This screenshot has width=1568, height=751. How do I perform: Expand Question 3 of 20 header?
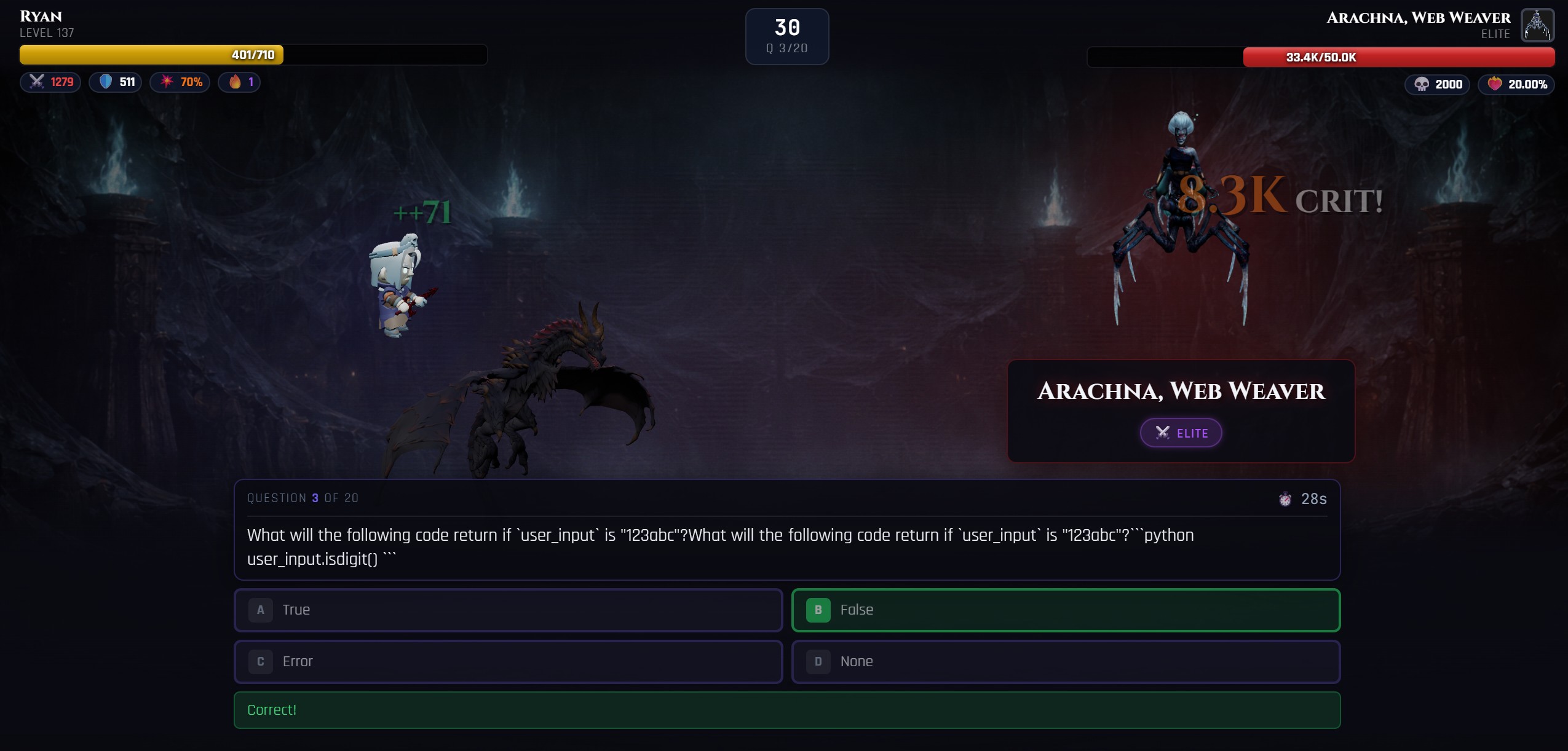(x=303, y=498)
